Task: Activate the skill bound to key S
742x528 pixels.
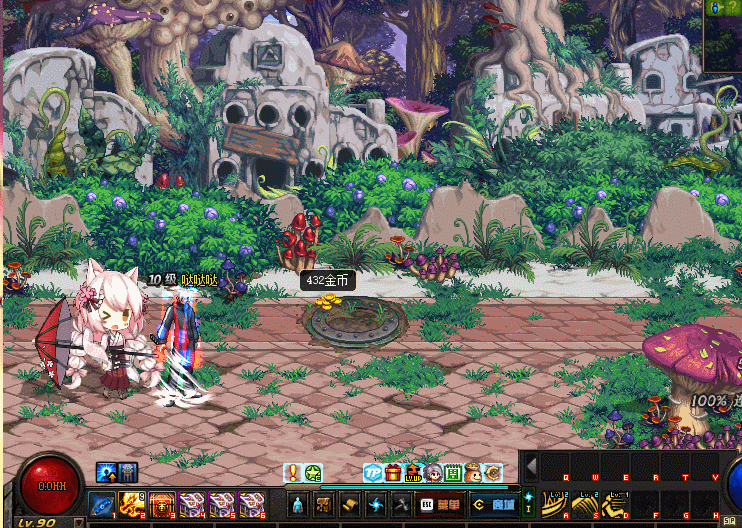Action: [x=585, y=502]
